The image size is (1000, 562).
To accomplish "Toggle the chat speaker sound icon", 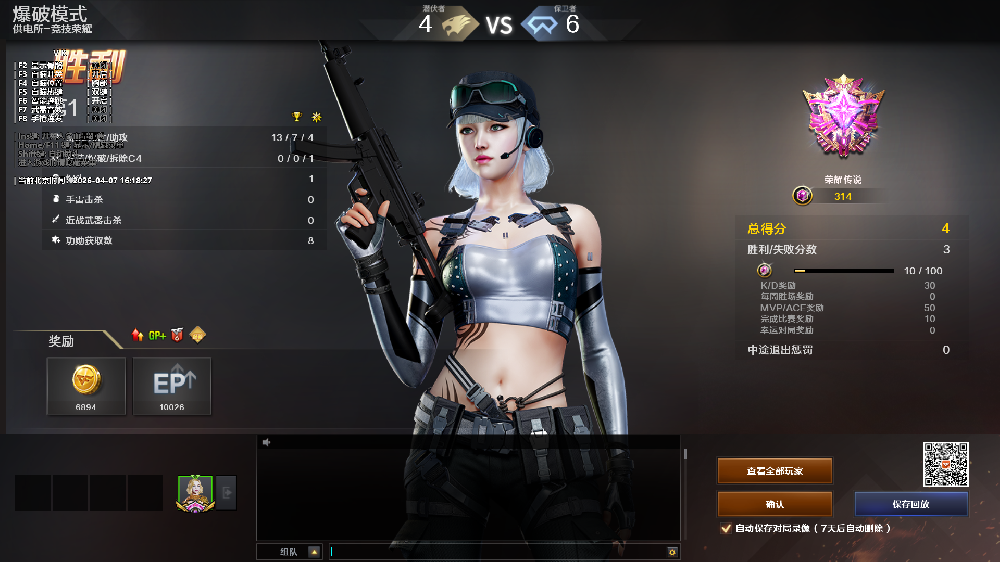I will click(x=267, y=442).
